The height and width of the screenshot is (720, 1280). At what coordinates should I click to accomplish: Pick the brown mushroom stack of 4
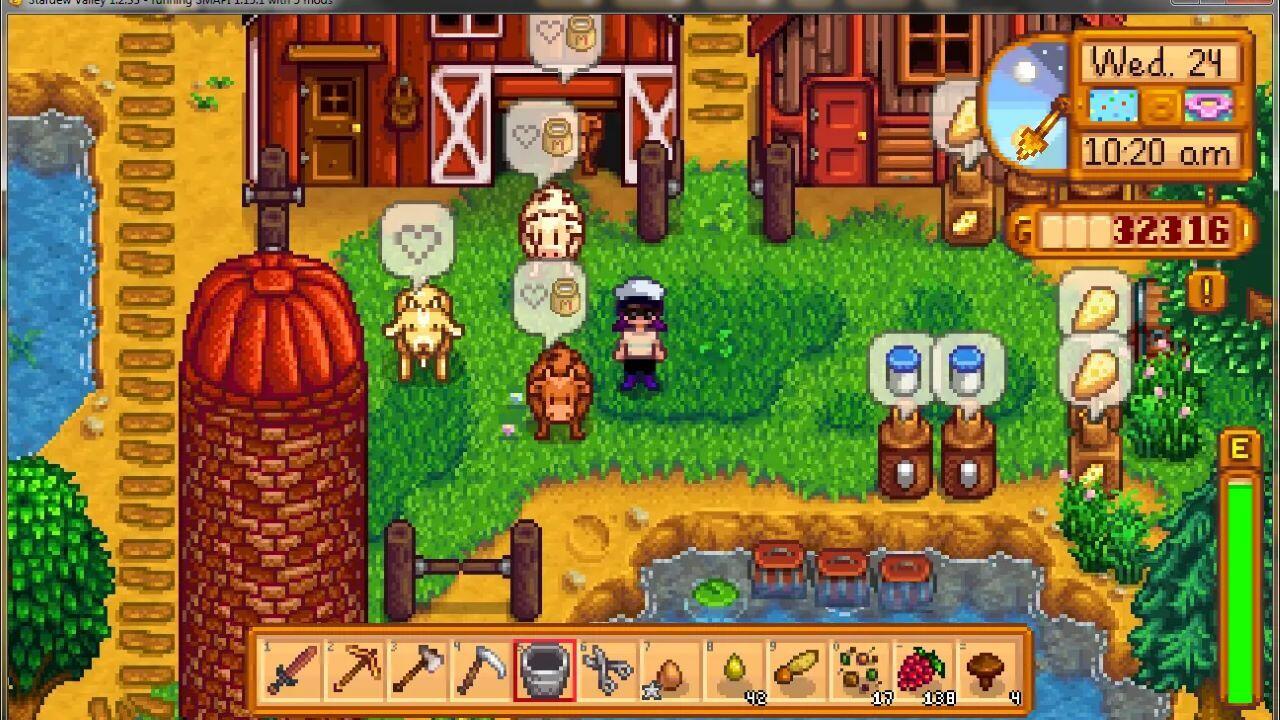(986, 669)
